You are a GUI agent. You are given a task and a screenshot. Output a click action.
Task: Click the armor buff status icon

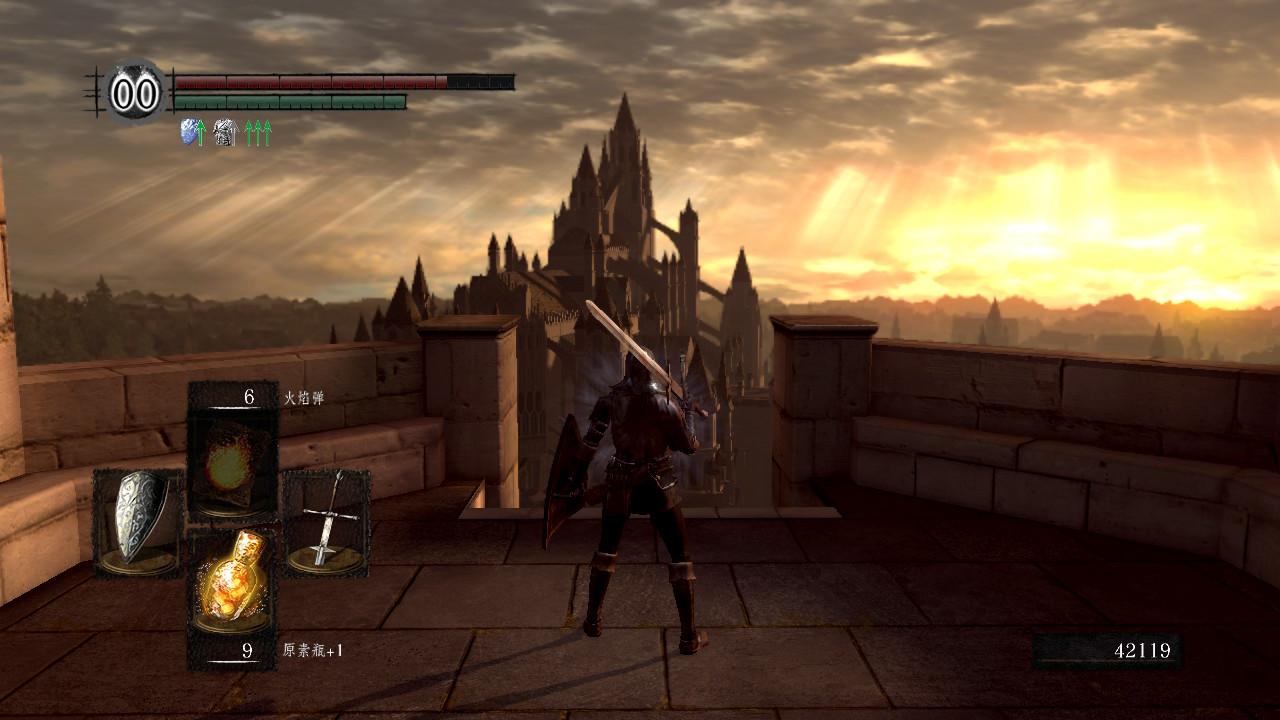225,132
